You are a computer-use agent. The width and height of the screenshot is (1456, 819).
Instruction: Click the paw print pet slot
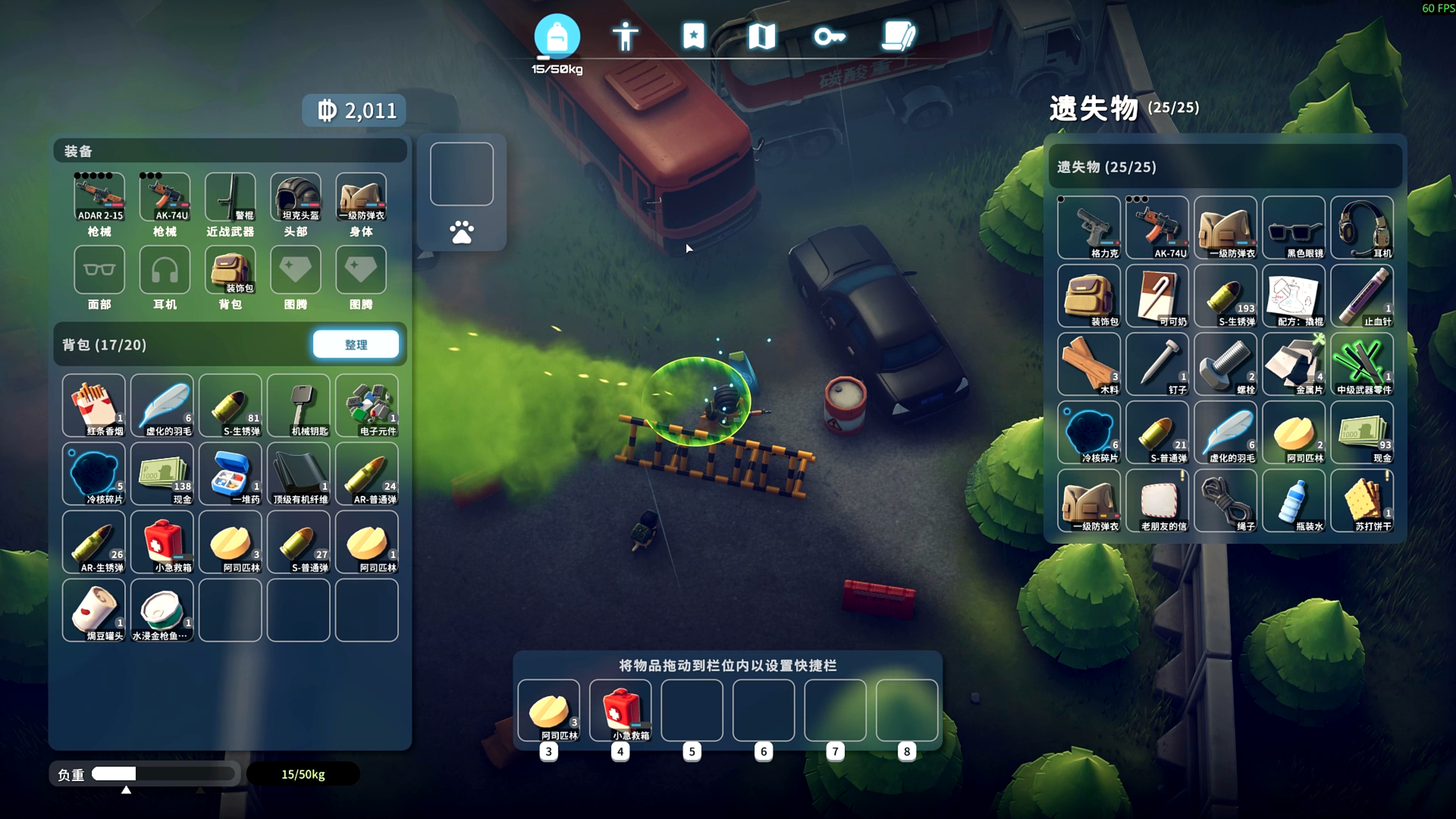click(x=461, y=232)
